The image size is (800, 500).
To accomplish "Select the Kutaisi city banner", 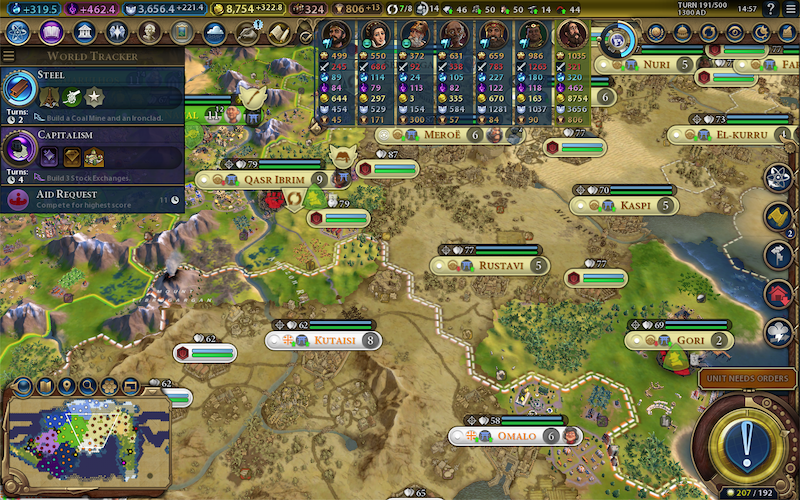I will 334,340.
